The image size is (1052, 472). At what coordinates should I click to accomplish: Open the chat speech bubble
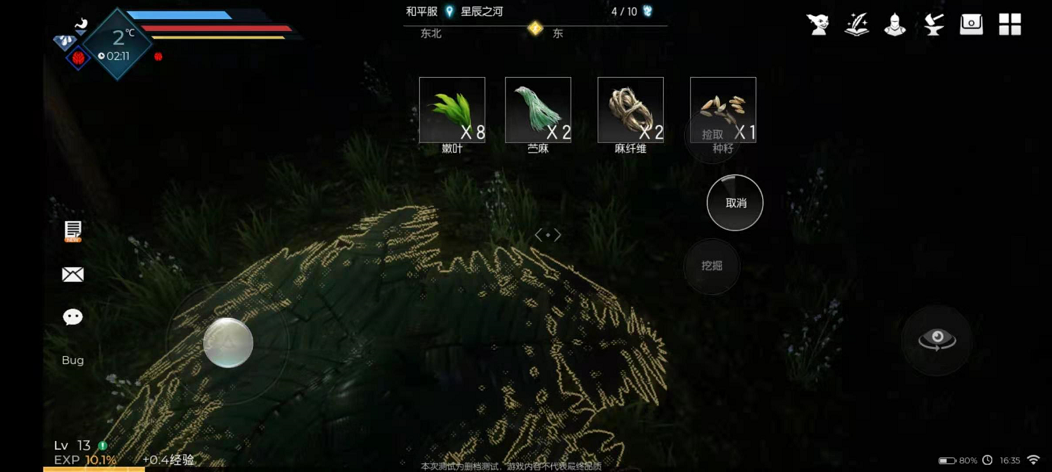pos(73,317)
